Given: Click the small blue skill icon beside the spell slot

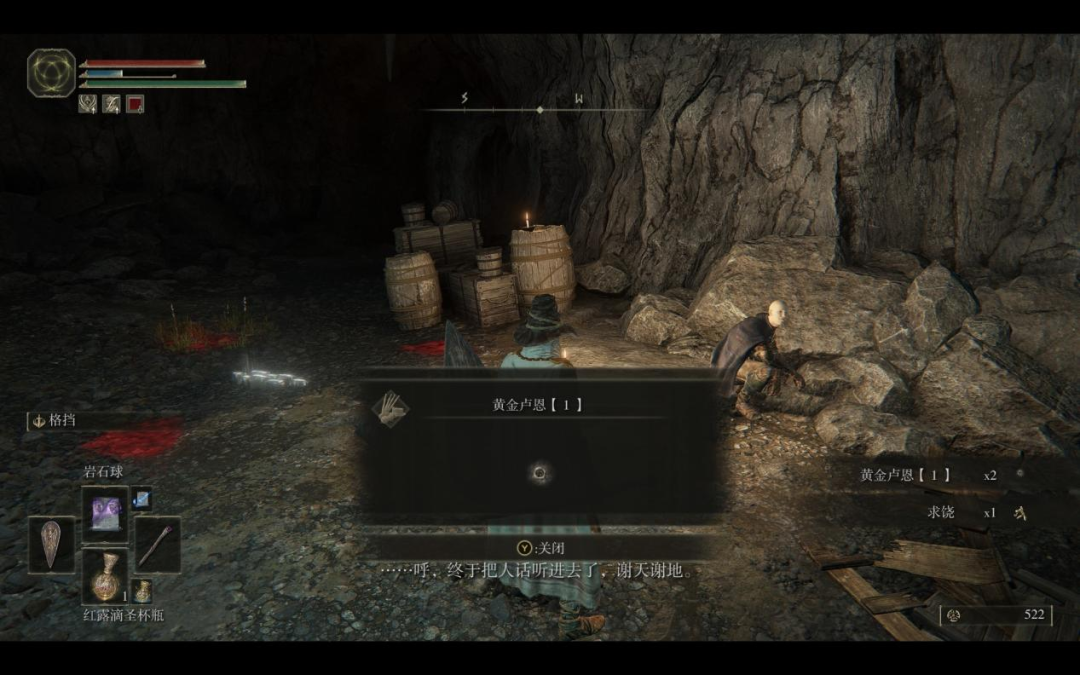Looking at the screenshot, I should 141,497.
